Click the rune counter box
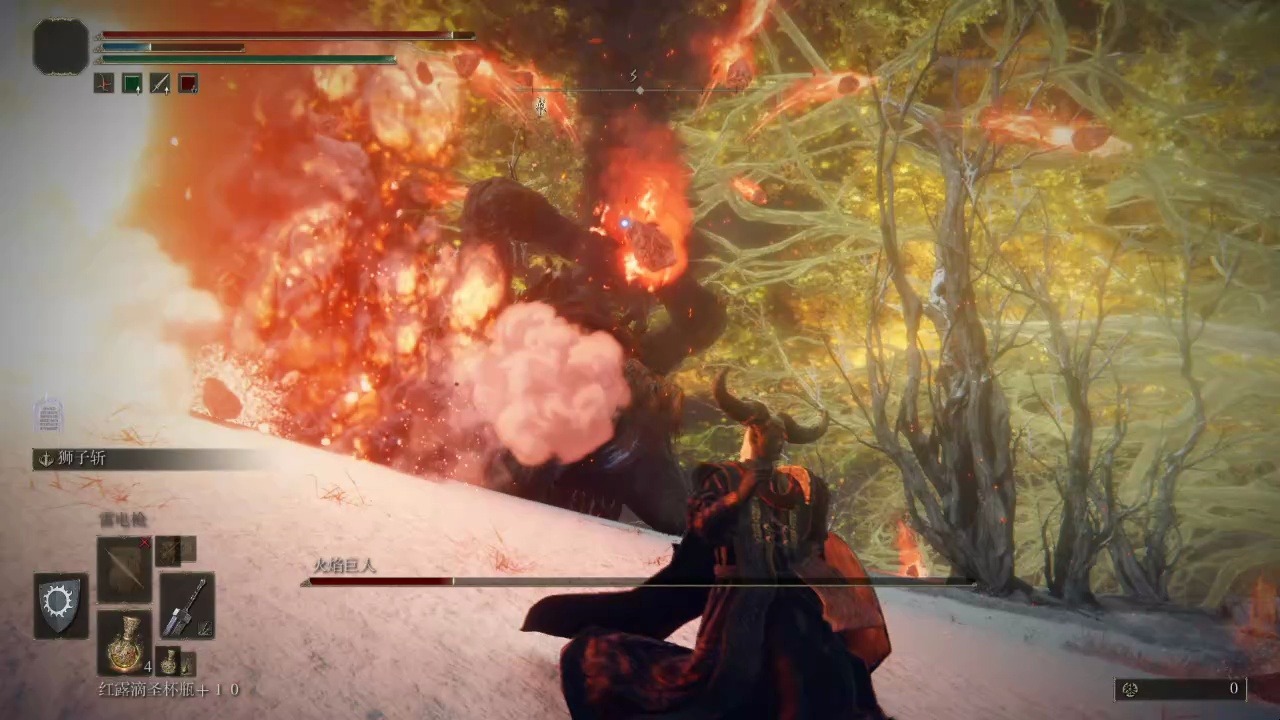The width and height of the screenshot is (1280, 720). (x=1180, y=688)
